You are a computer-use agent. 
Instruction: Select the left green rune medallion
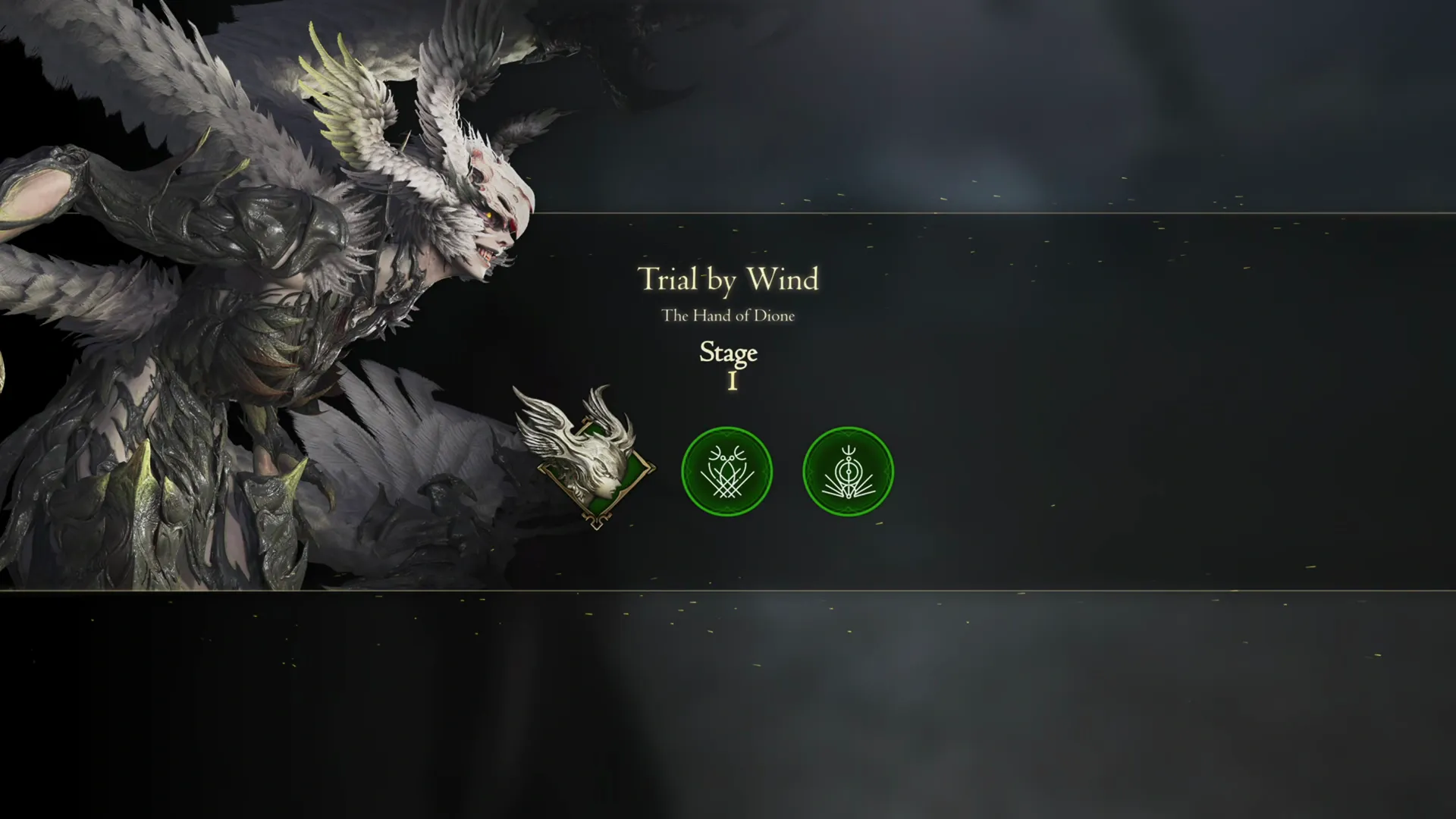point(726,471)
